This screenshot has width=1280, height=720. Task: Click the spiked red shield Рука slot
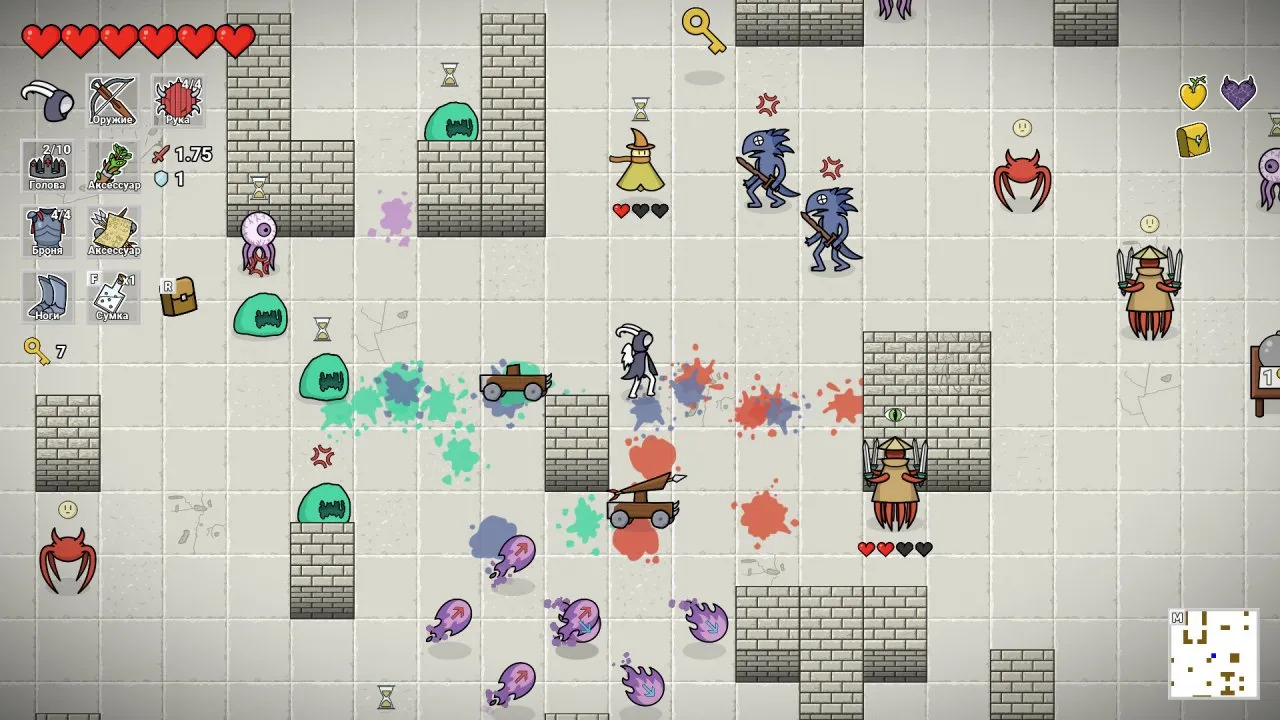178,100
